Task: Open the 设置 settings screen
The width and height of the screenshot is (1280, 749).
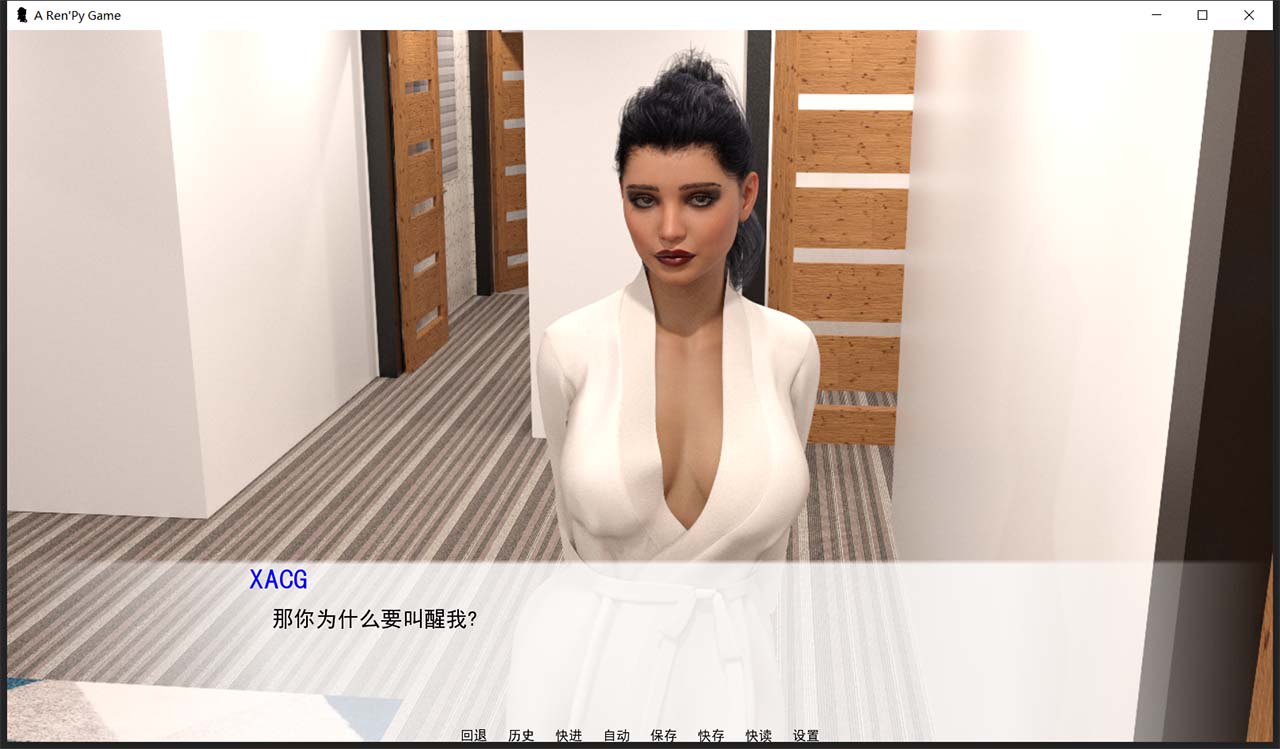Action: coord(806,735)
